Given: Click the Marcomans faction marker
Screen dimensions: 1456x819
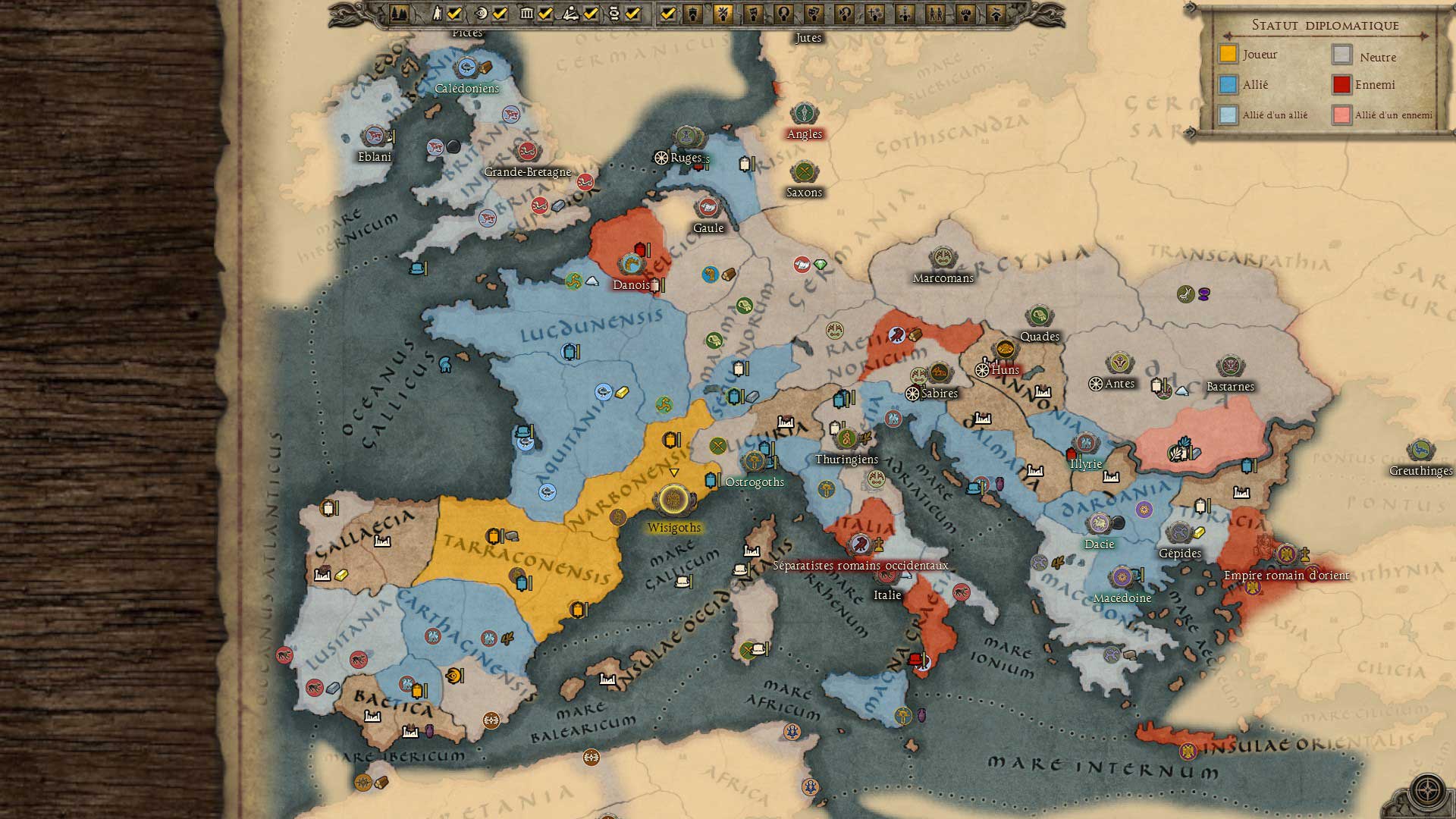Looking at the screenshot, I should tap(943, 258).
